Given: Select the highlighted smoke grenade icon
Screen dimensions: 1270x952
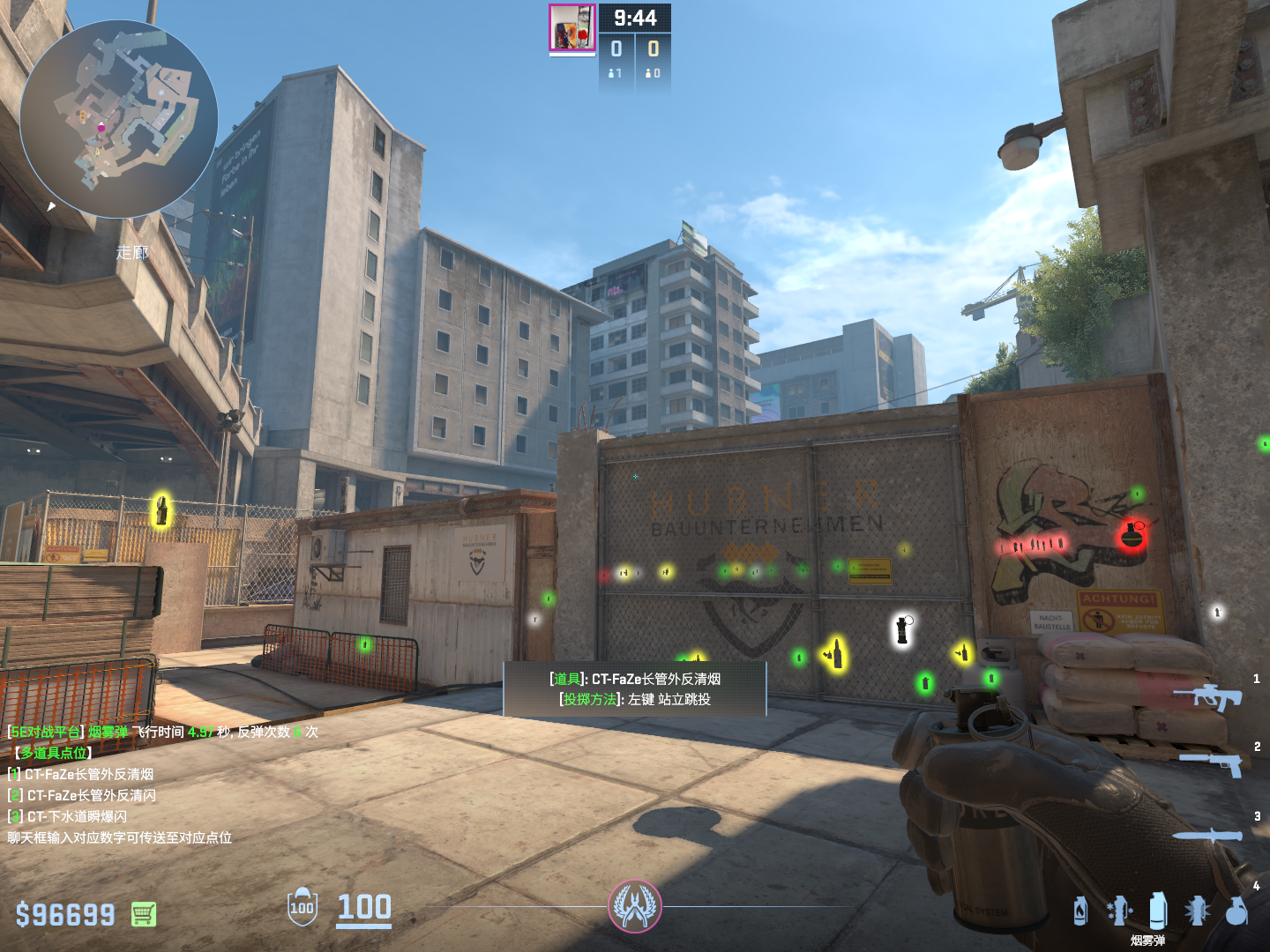Looking at the screenshot, I should tap(1158, 910).
